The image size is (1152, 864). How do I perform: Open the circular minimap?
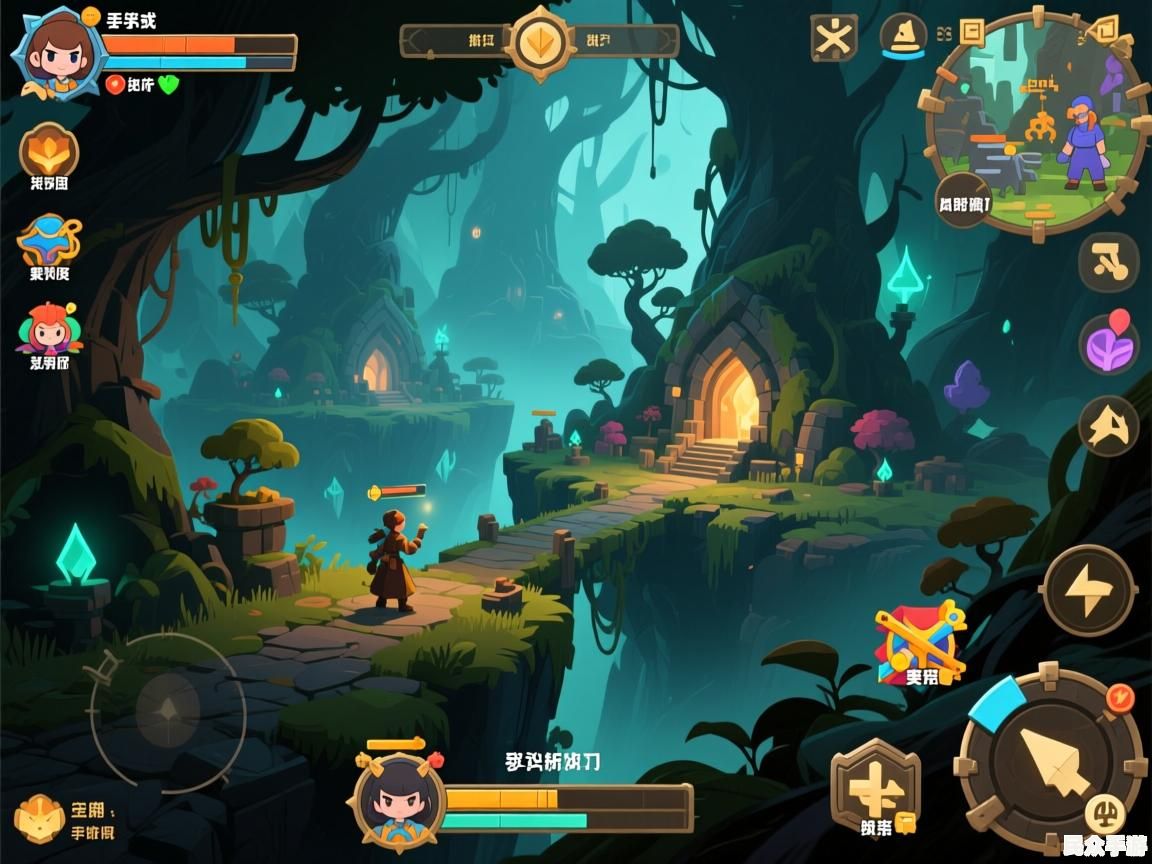1036,122
